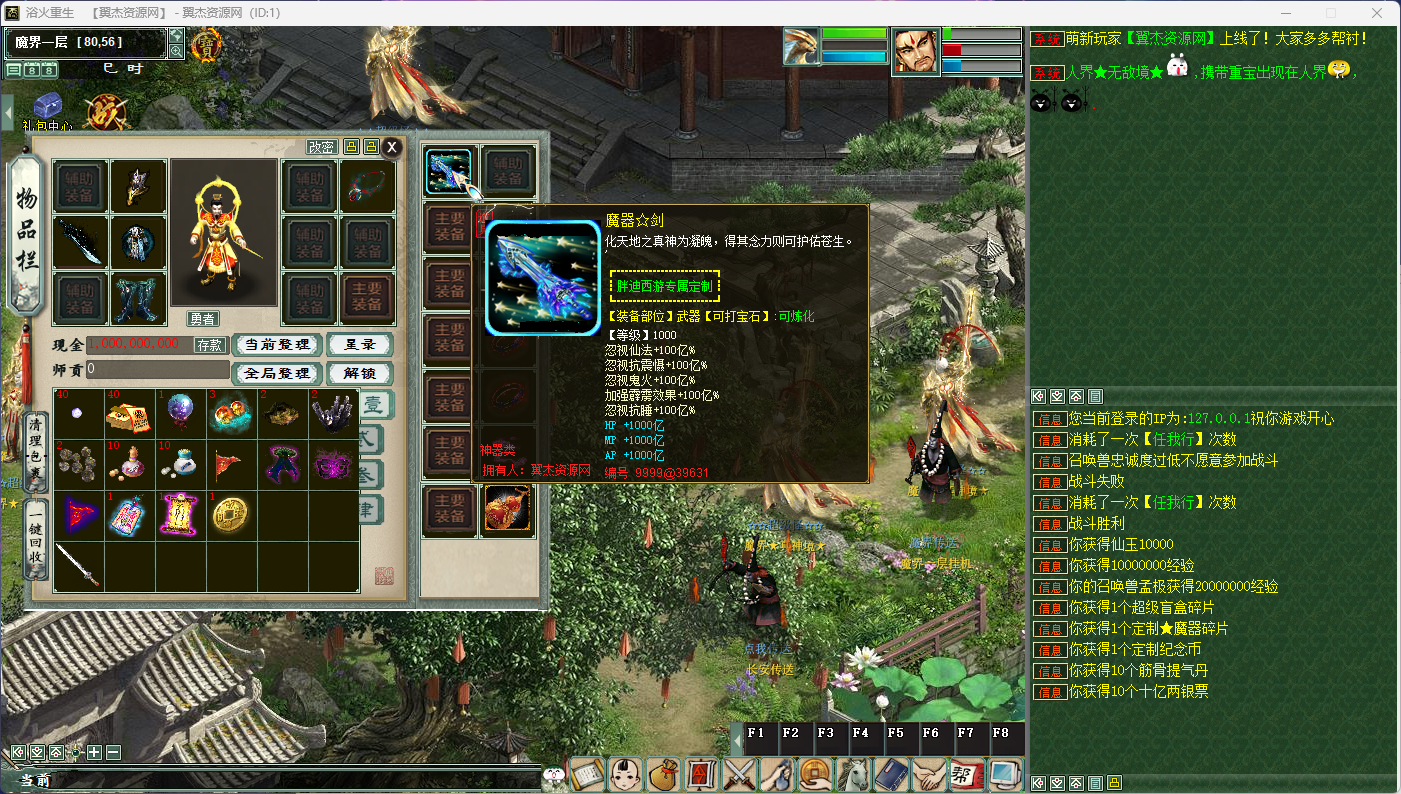Open the flaming 寶 treasure icon
This screenshot has height=794, width=1401.
[x=207, y=44]
